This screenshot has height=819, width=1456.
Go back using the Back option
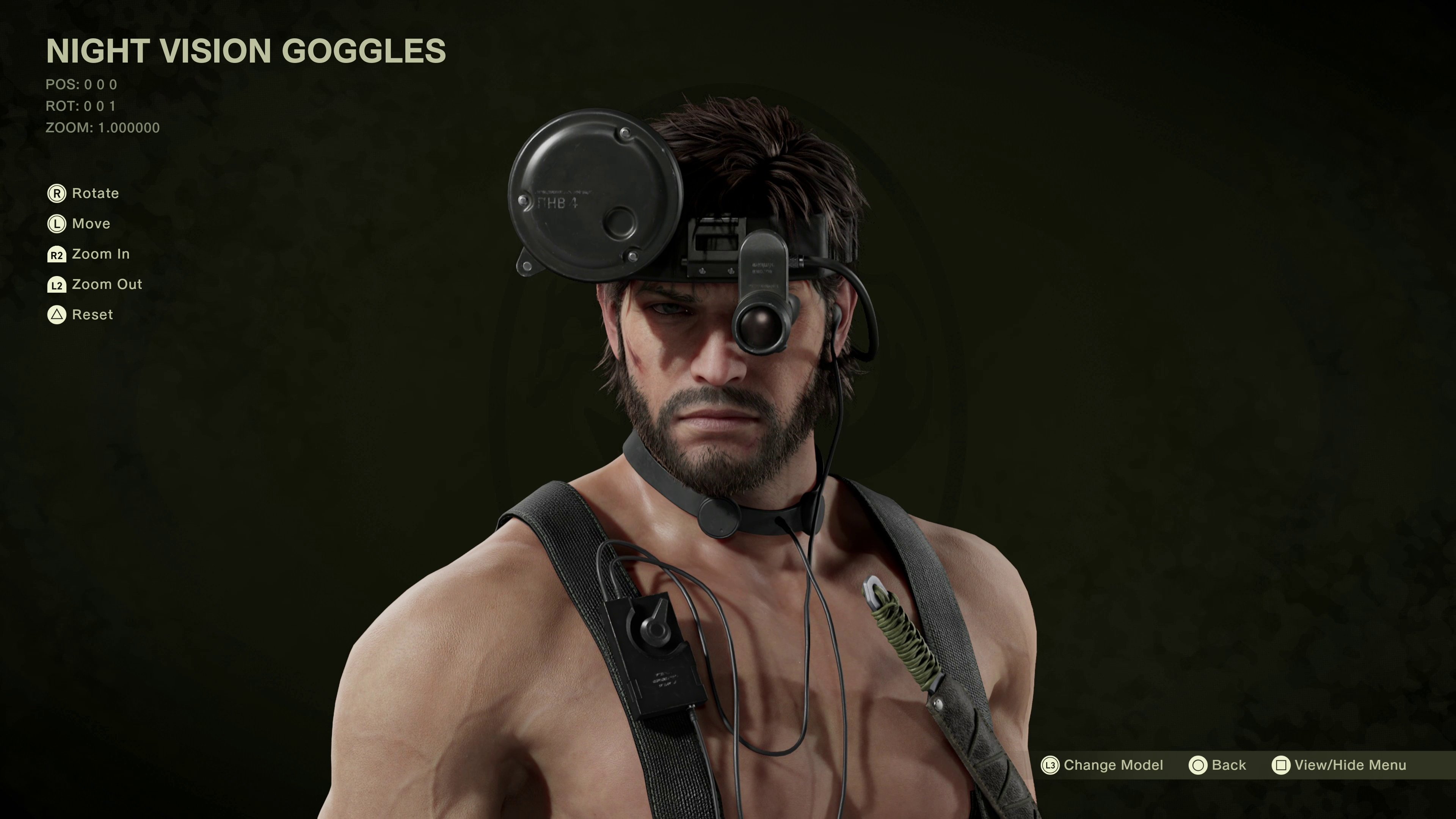(1218, 765)
